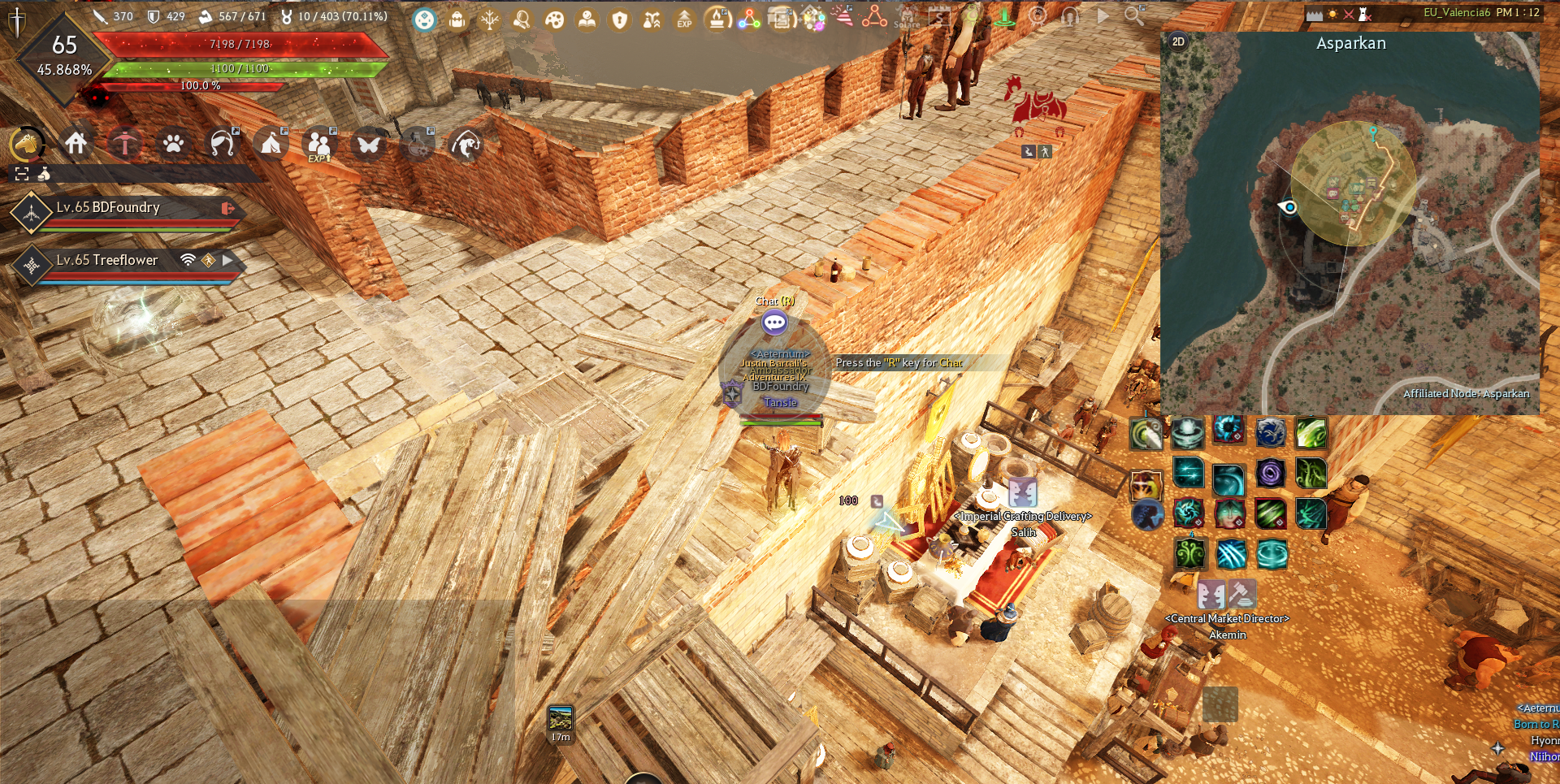Click the headphones icon in top bar

[1070, 16]
